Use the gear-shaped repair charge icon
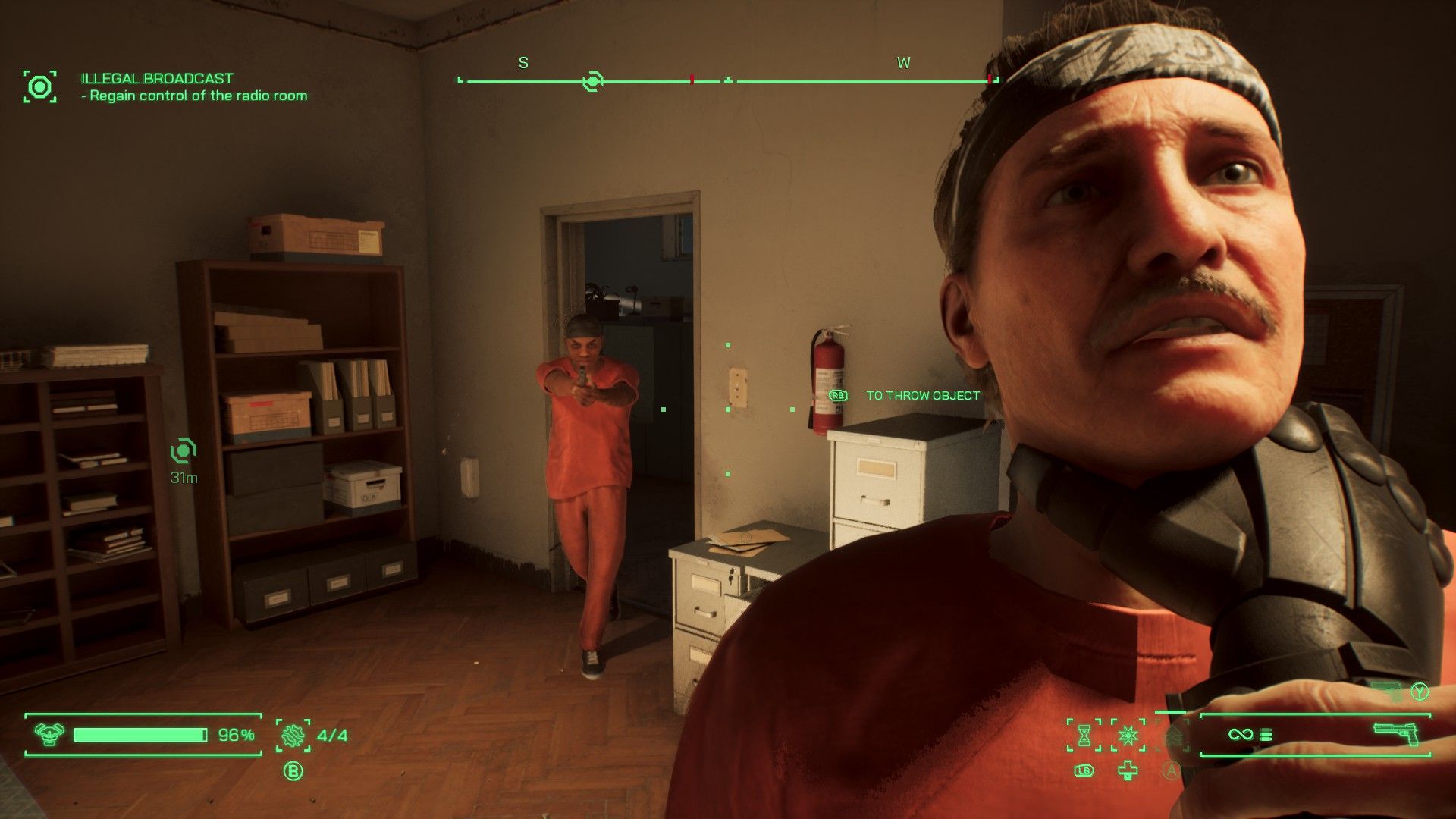The image size is (1456, 819). 293,735
